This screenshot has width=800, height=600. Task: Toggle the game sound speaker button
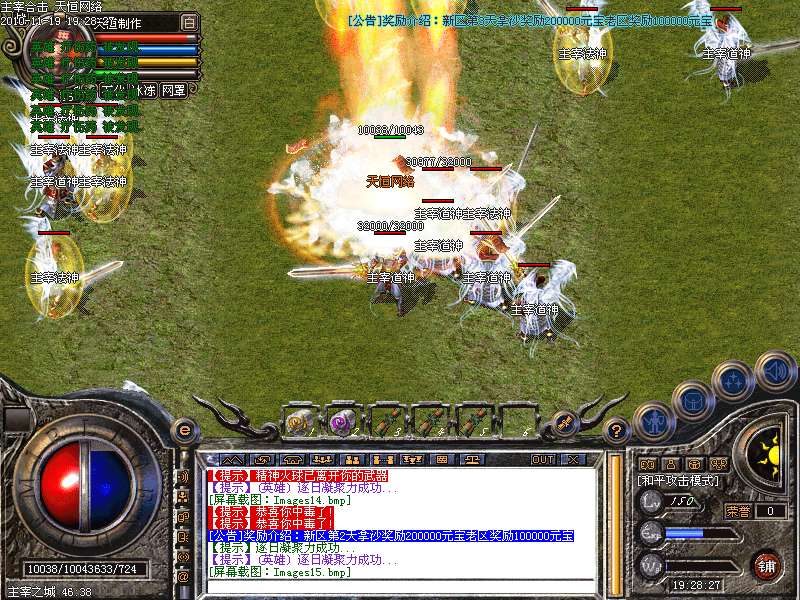(x=773, y=370)
